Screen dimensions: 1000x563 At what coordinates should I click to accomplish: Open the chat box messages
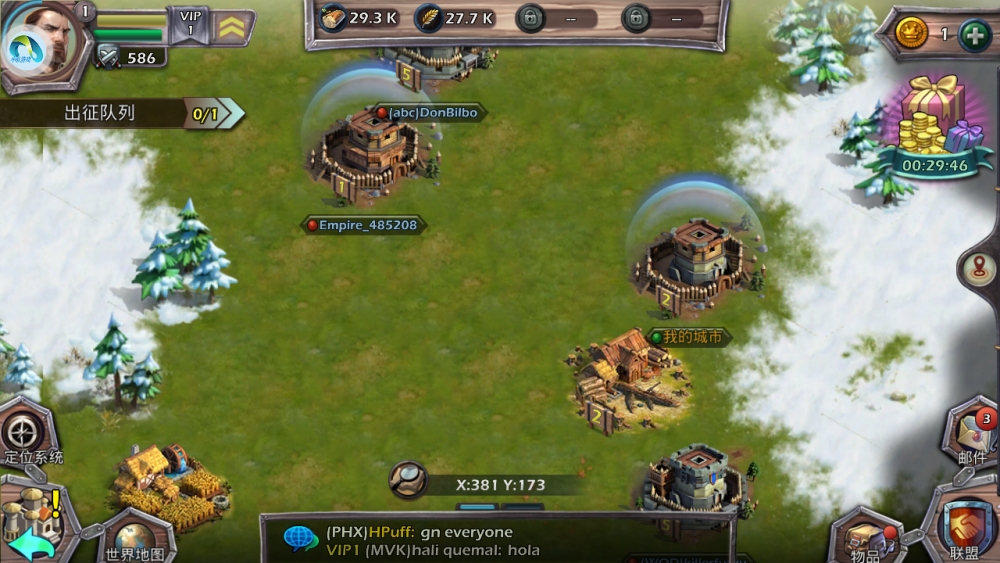[x=495, y=540]
